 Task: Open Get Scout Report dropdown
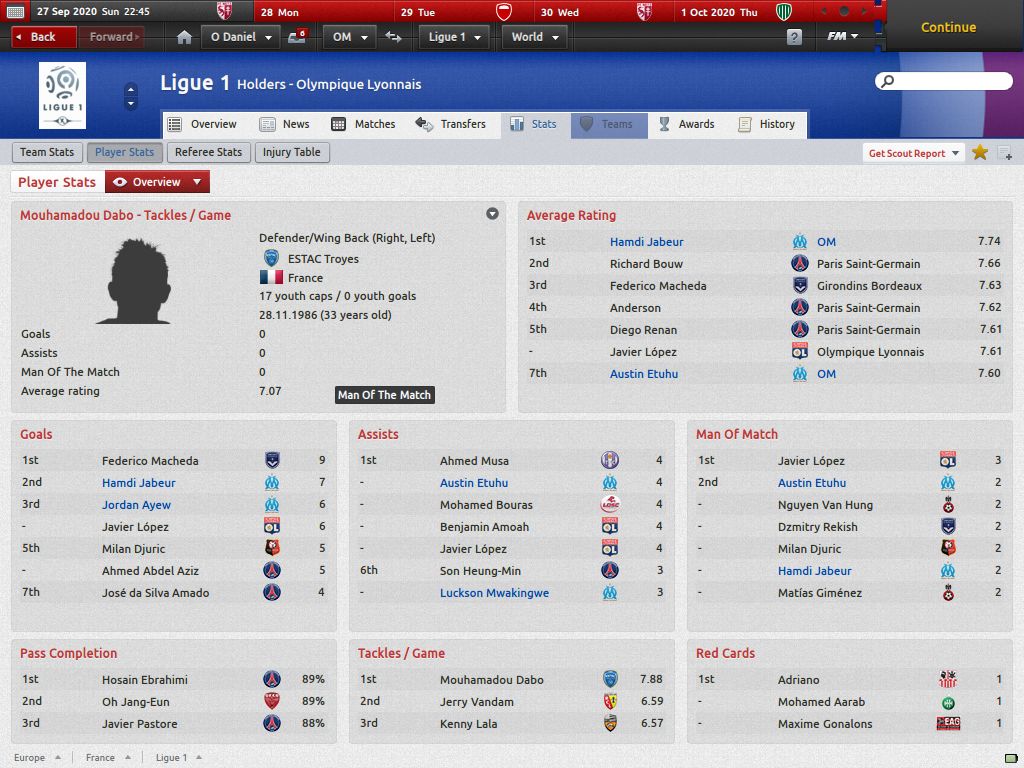pyautogui.click(x=914, y=153)
